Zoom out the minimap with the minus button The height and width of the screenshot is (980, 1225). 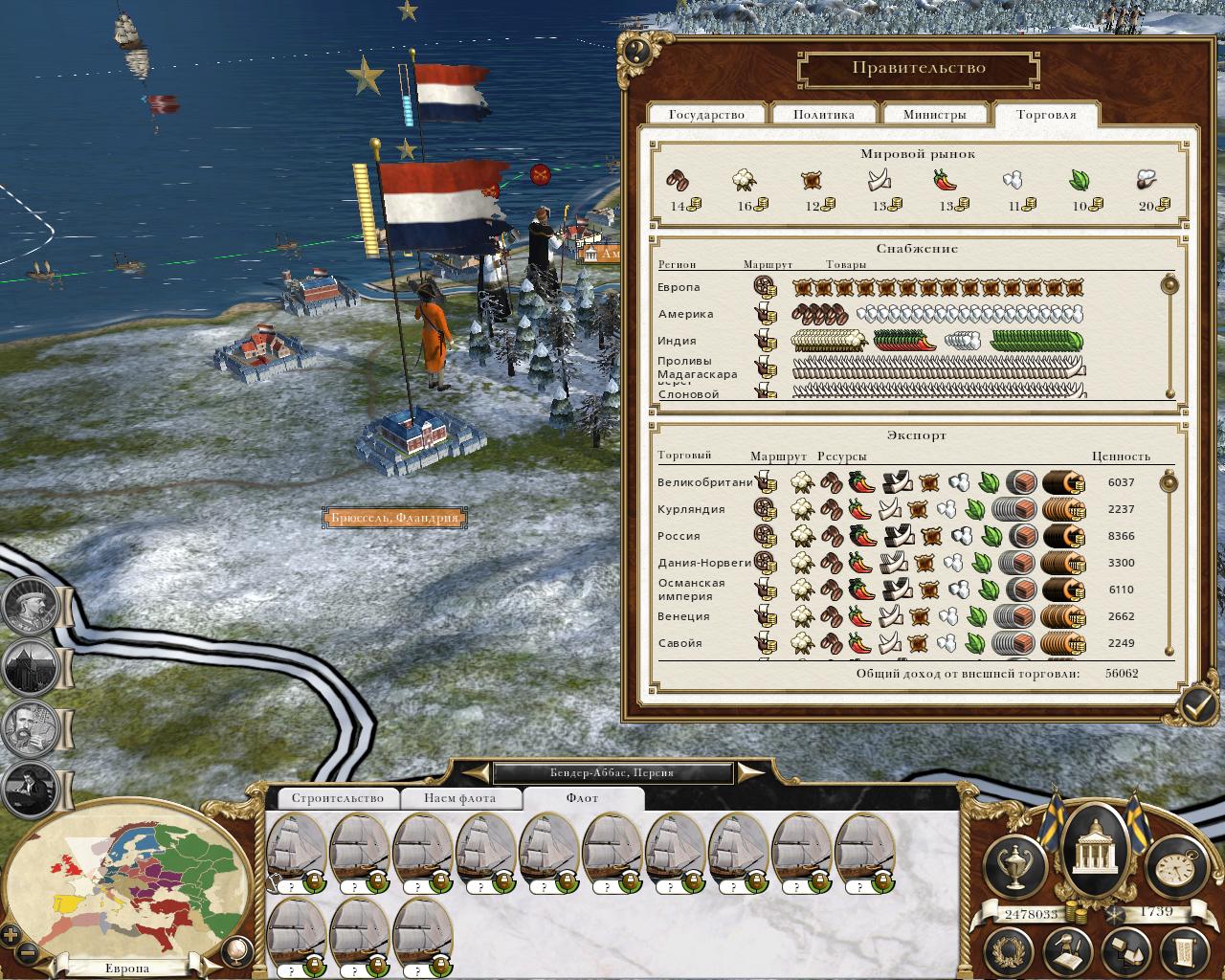coord(28,952)
